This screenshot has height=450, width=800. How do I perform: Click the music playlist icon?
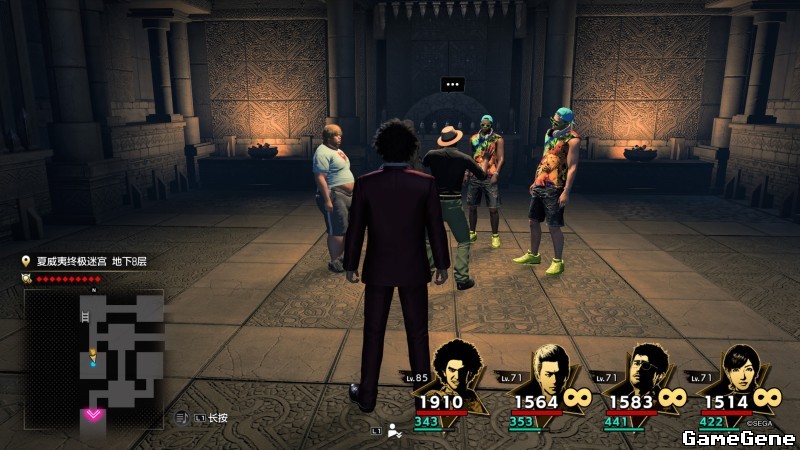tap(182, 417)
